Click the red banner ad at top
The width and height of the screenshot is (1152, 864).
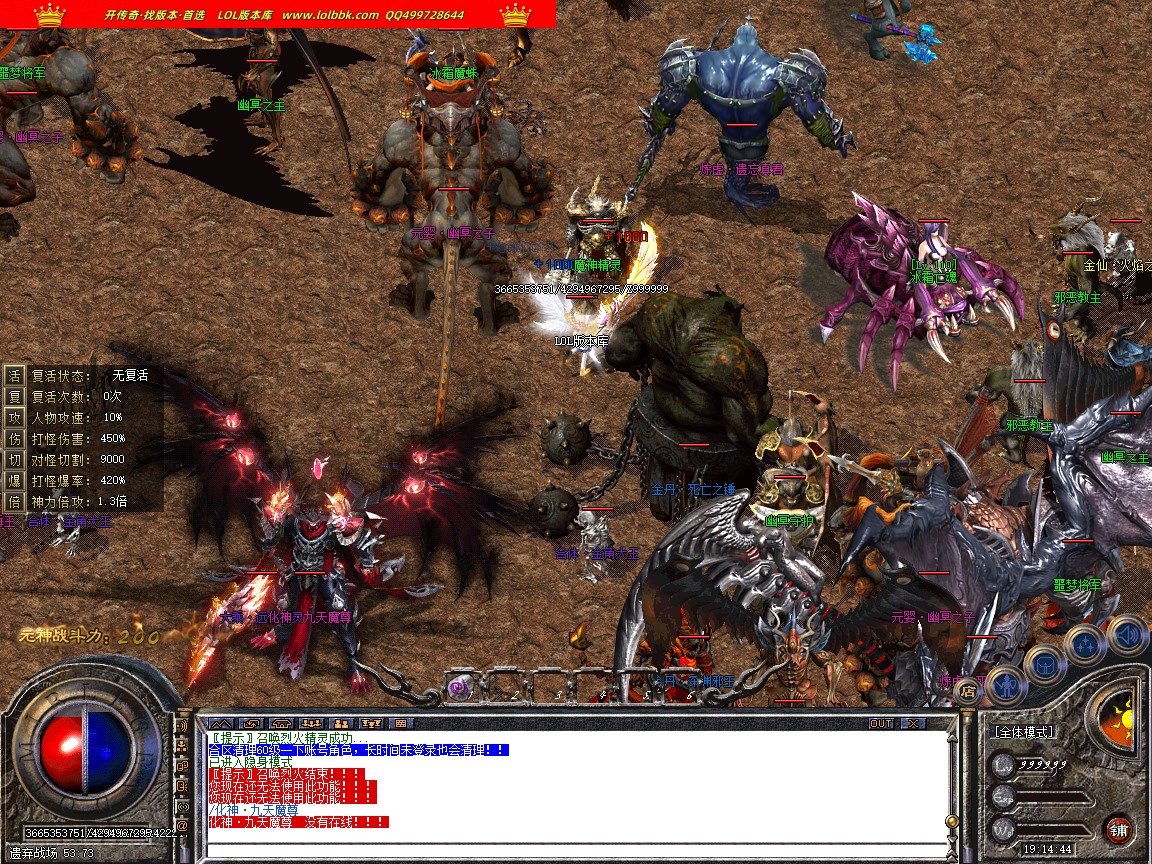(x=278, y=14)
